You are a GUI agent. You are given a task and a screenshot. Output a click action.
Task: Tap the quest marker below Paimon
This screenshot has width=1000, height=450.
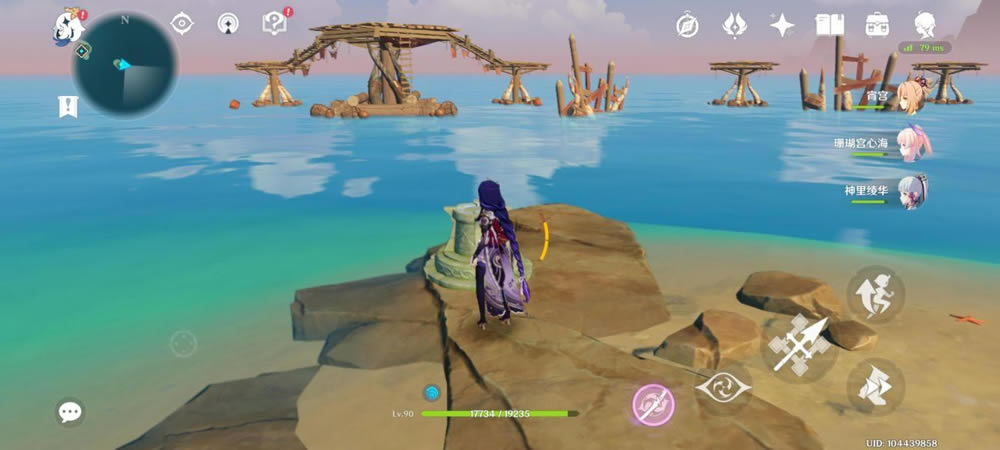pyautogui.click(x=69, y=106)
